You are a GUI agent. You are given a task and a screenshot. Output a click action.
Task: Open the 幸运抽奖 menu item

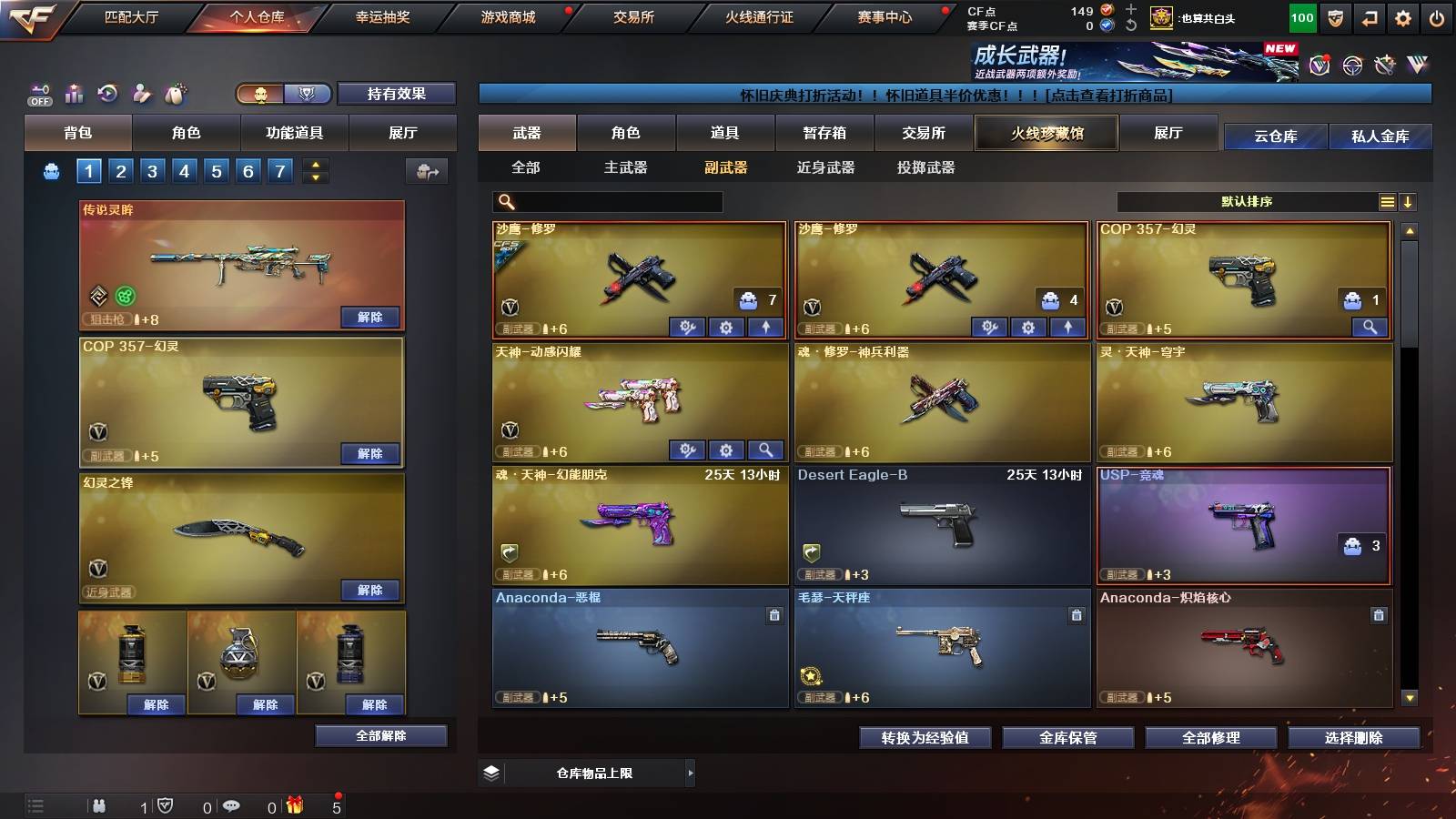380,16
